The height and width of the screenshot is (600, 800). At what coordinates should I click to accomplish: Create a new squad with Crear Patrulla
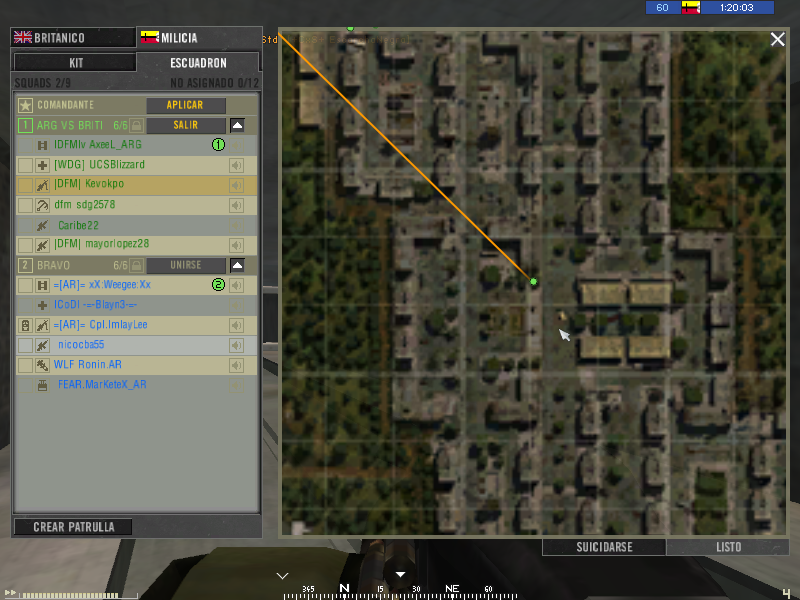tap(73, 527)
